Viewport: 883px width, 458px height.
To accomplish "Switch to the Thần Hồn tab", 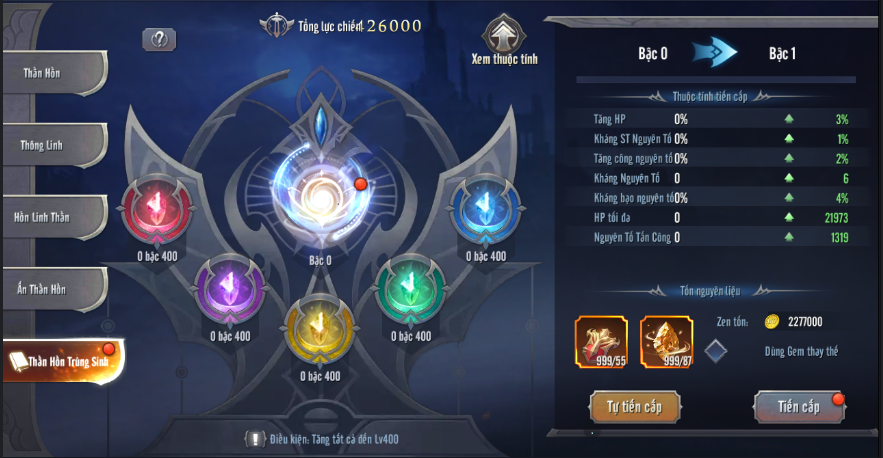I will click(52, 73).
